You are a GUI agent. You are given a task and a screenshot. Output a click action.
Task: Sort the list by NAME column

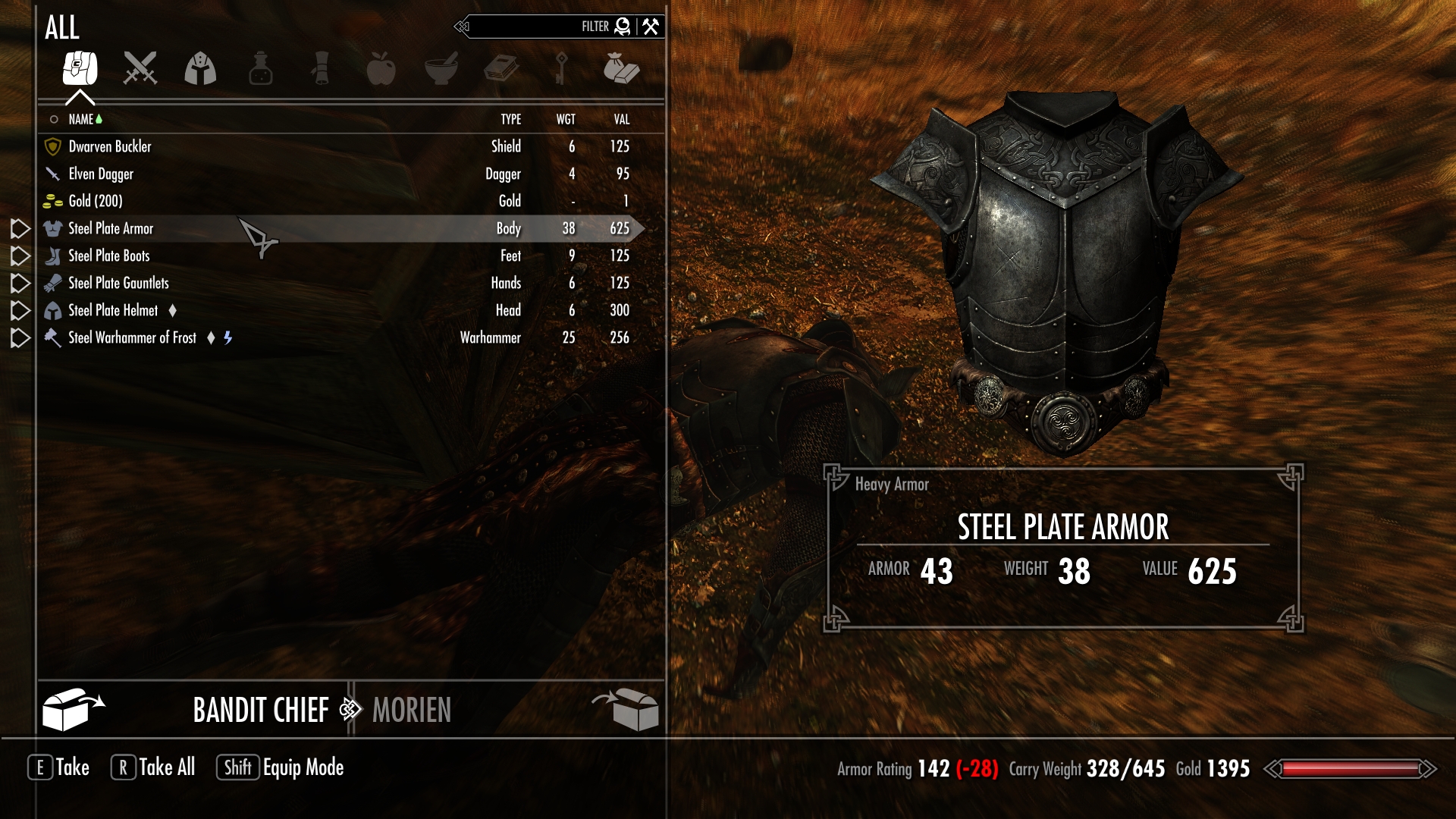(x=80, y=119)
